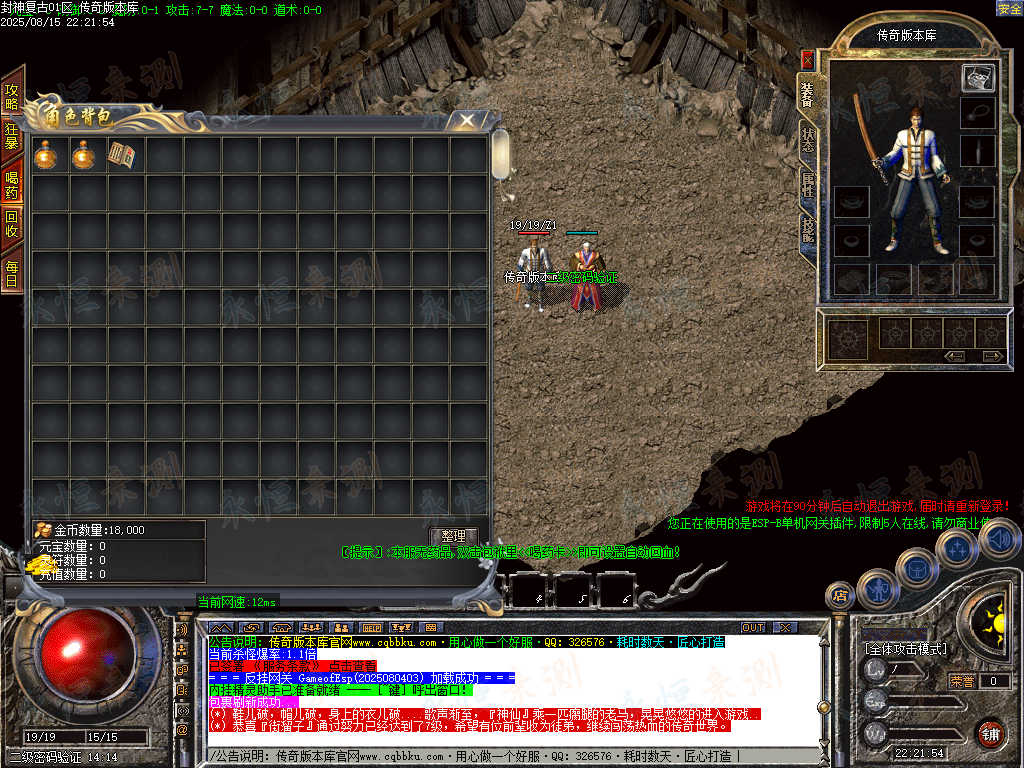Click the chest icon in equipment panel
Viewport: 1024px width, 768px height.
(x=977, y=77)
